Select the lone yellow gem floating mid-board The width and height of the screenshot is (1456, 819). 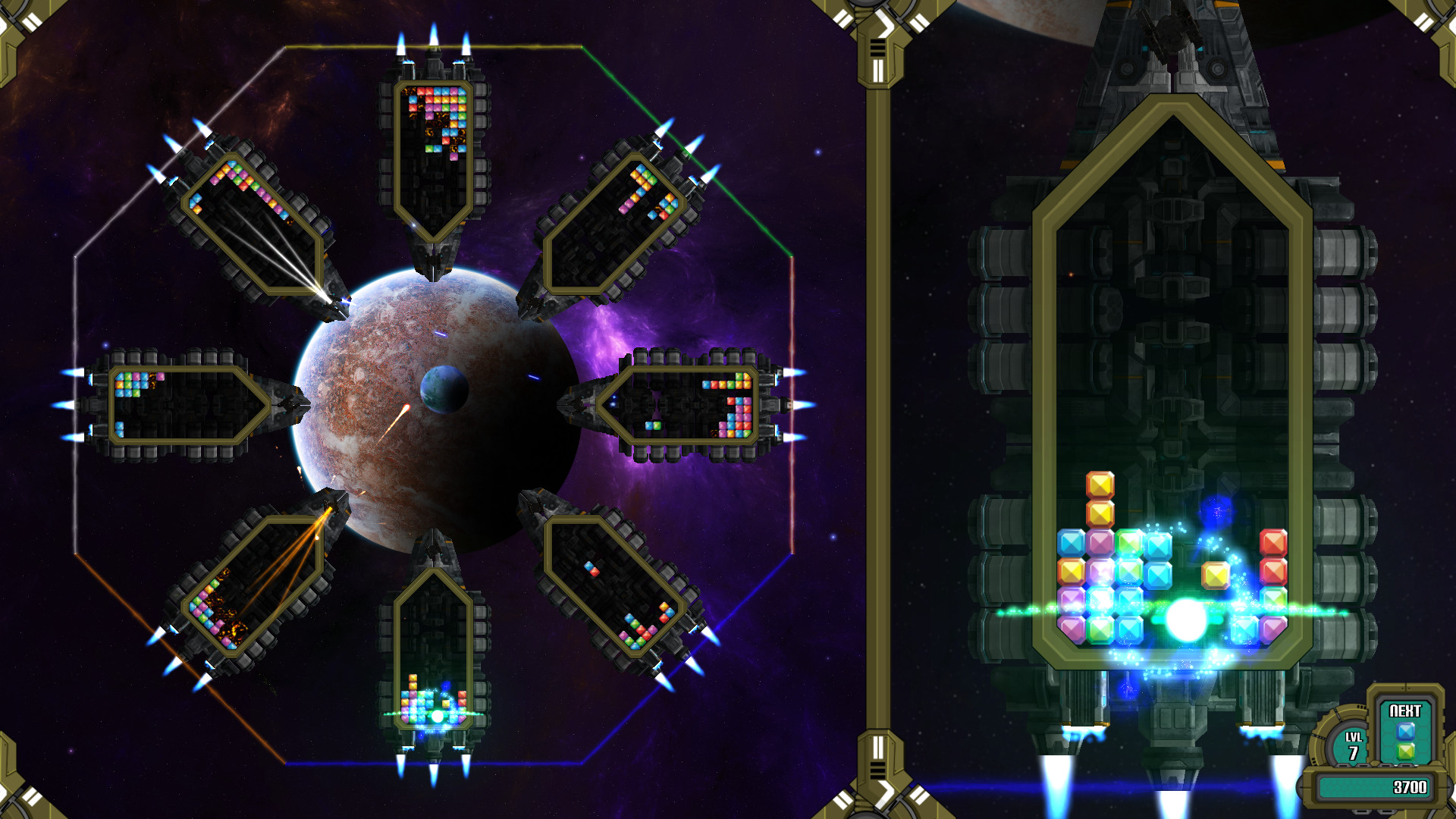point(1215,573)
